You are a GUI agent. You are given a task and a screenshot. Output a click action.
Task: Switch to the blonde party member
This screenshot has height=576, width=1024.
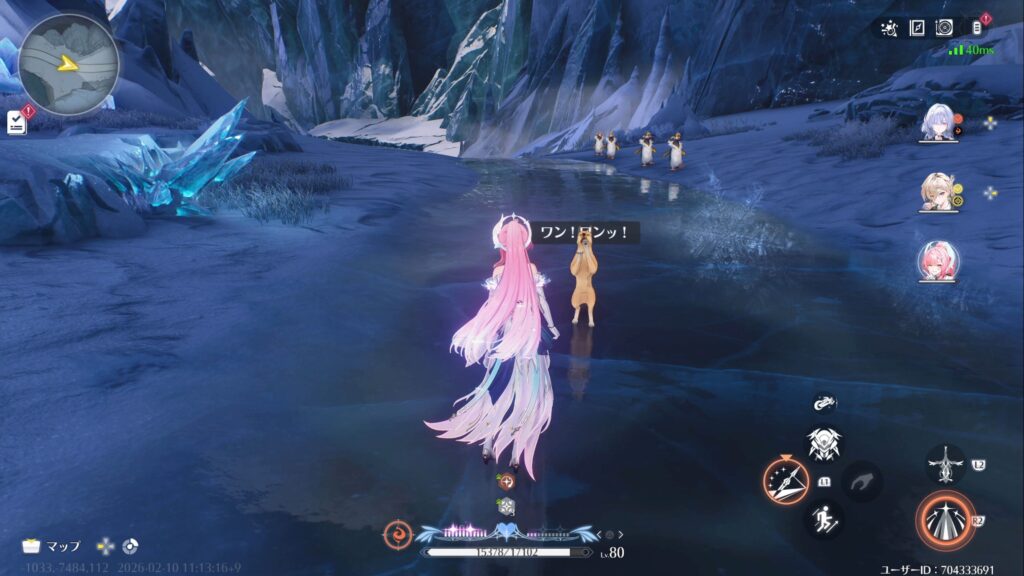pos(939,193)
